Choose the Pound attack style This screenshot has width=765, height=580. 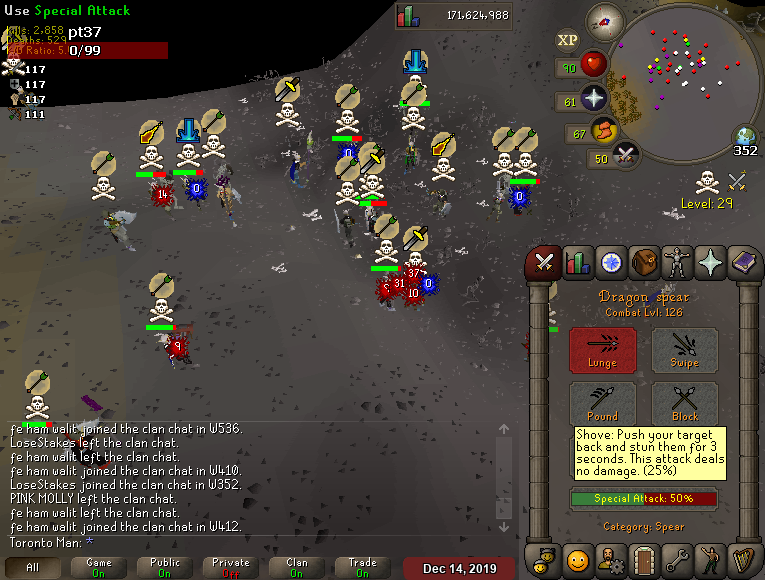(x=602, y=404)
